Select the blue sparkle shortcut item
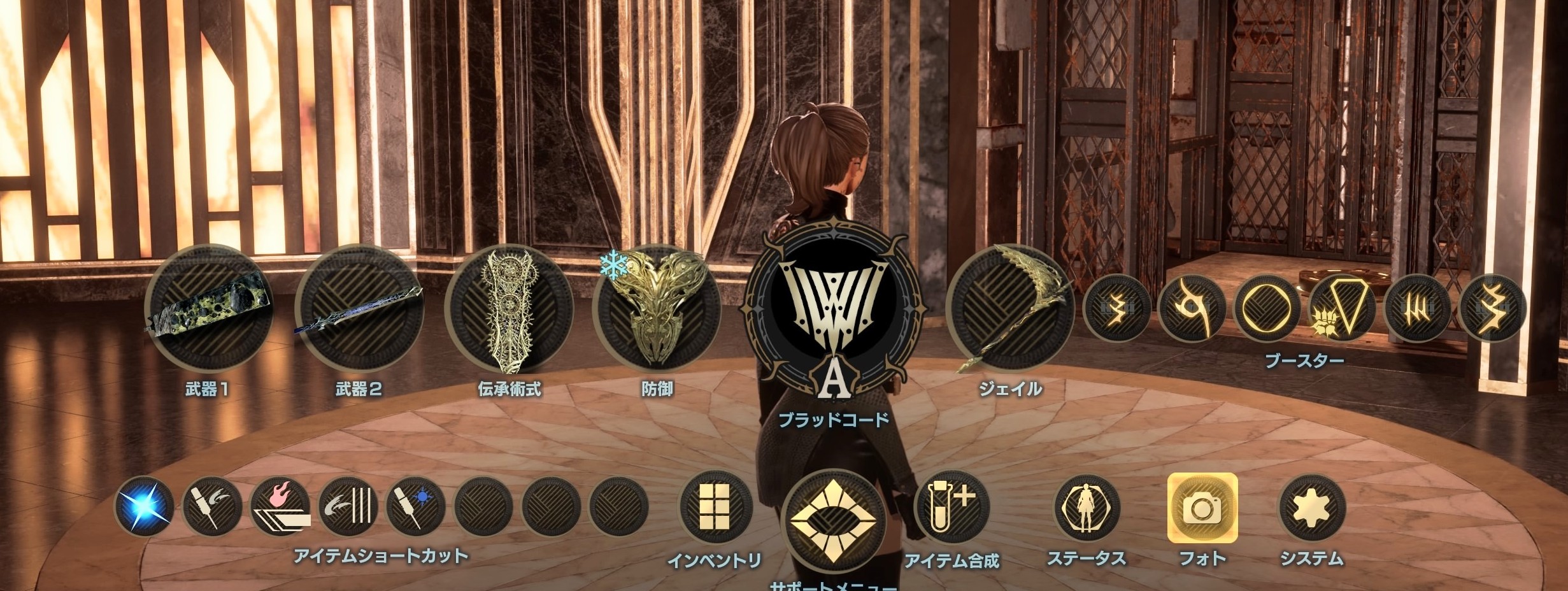Screen dimensions: 1568x591 (145, 508)
